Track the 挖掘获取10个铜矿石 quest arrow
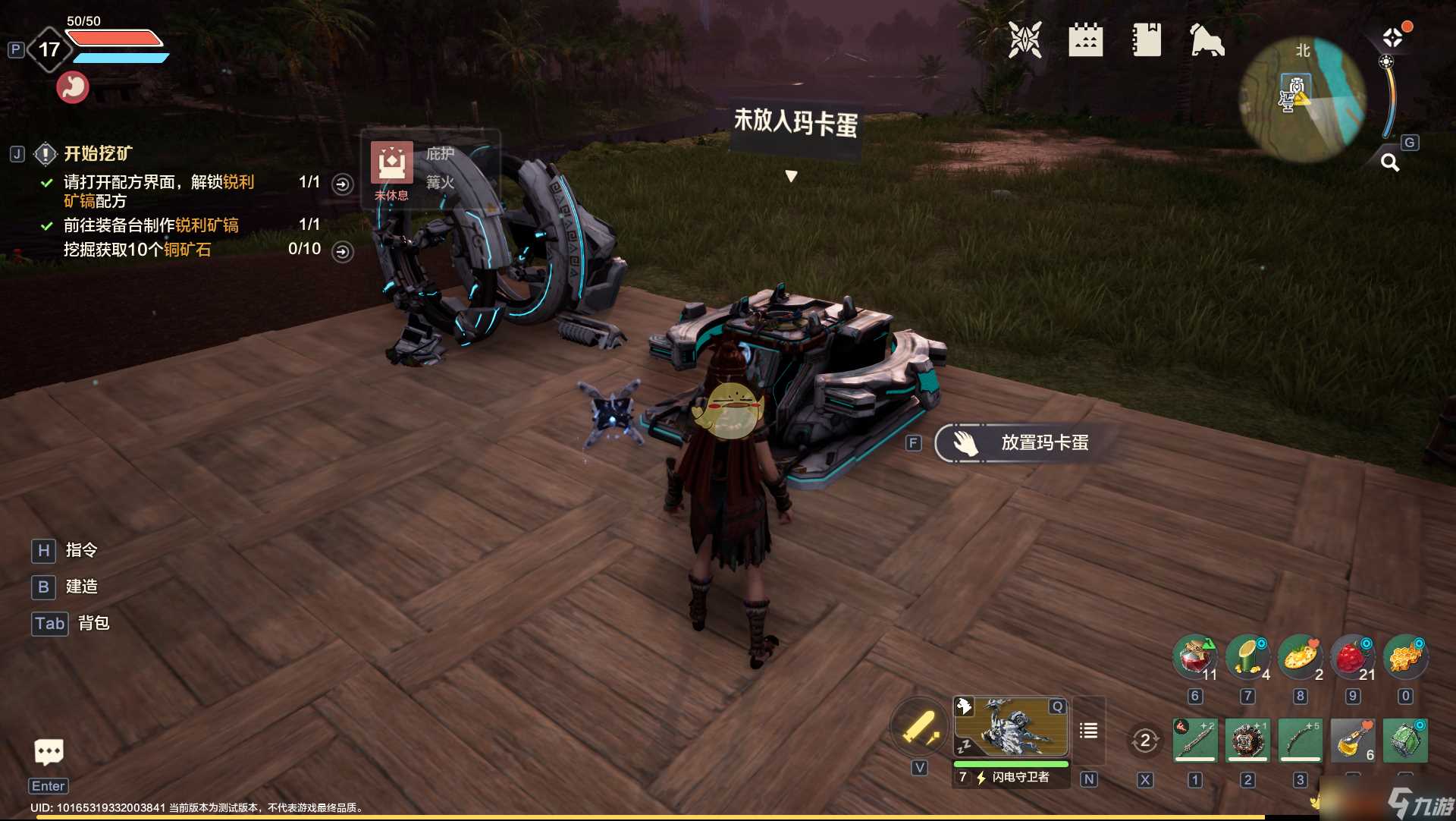Image resolution: width=1456 pixels, height=821 pixels. pos(343,252)
